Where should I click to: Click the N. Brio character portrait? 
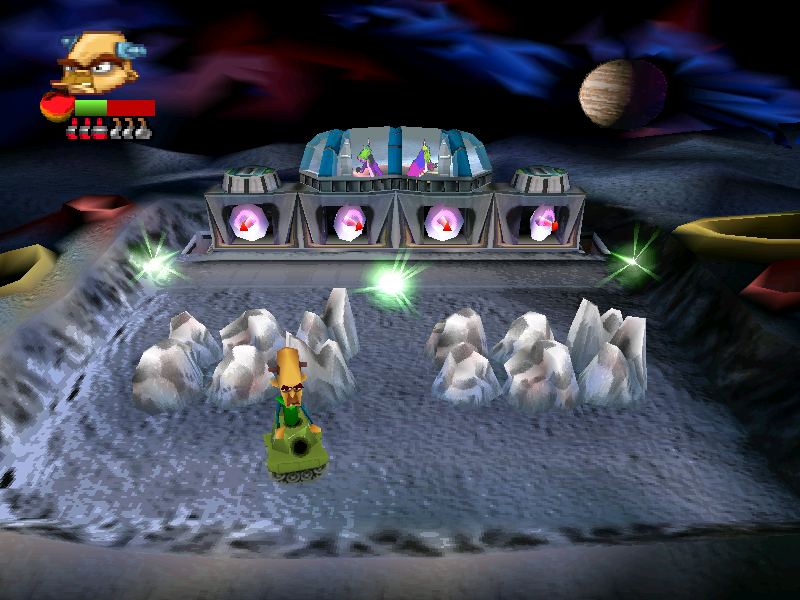point(95,62)
